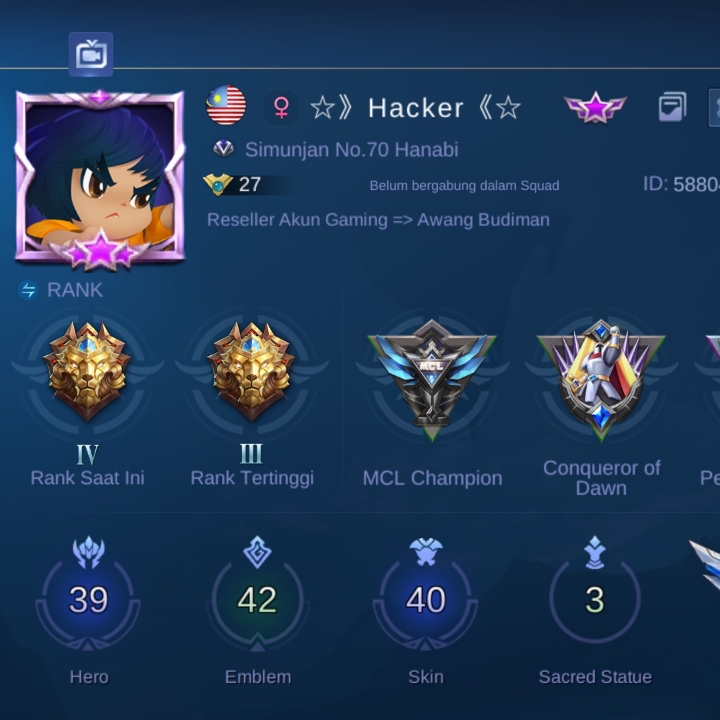Open the stacked cards icon

click(x=672, y=107)
